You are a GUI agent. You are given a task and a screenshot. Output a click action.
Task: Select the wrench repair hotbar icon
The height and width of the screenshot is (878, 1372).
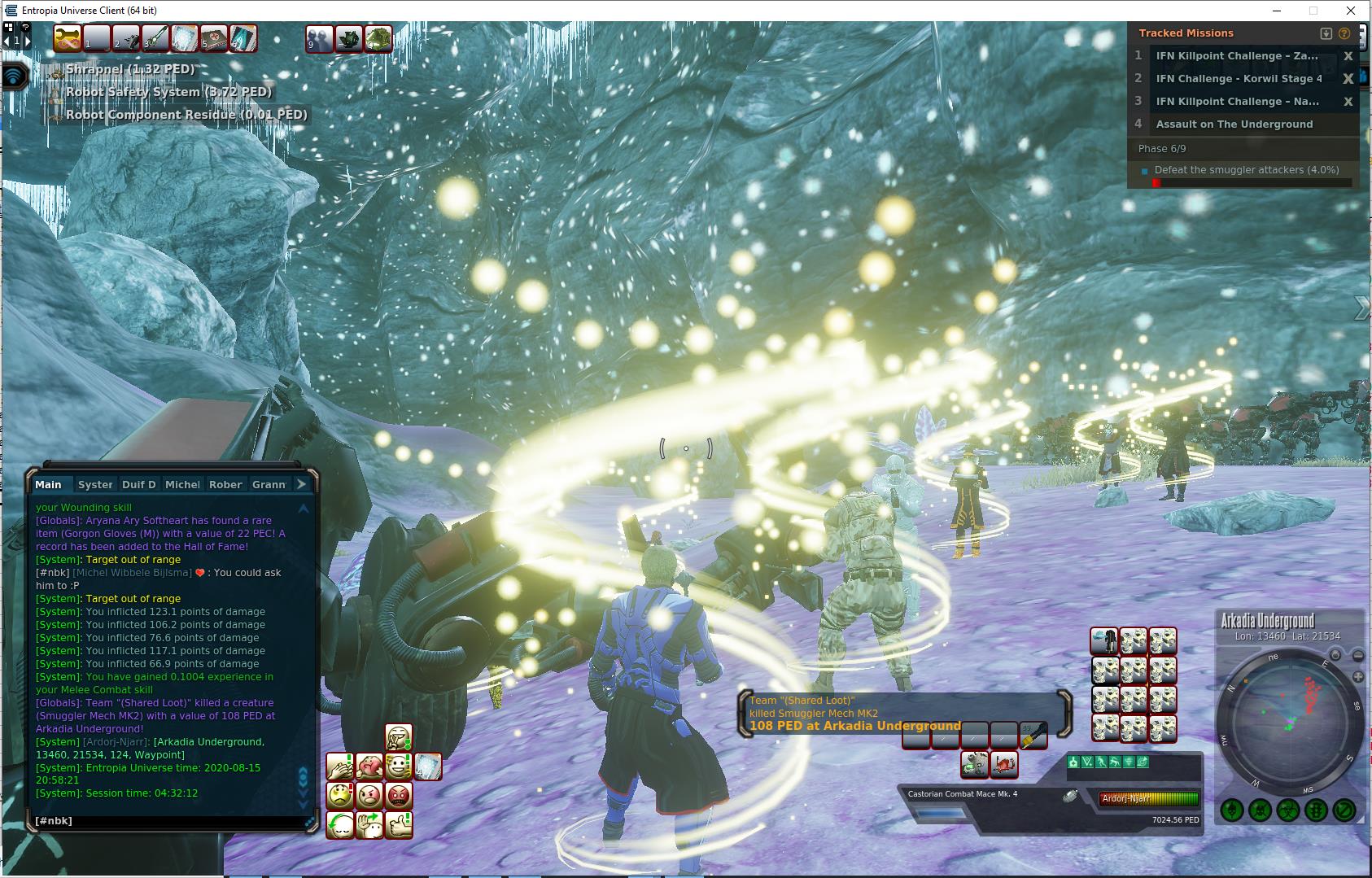68,38
